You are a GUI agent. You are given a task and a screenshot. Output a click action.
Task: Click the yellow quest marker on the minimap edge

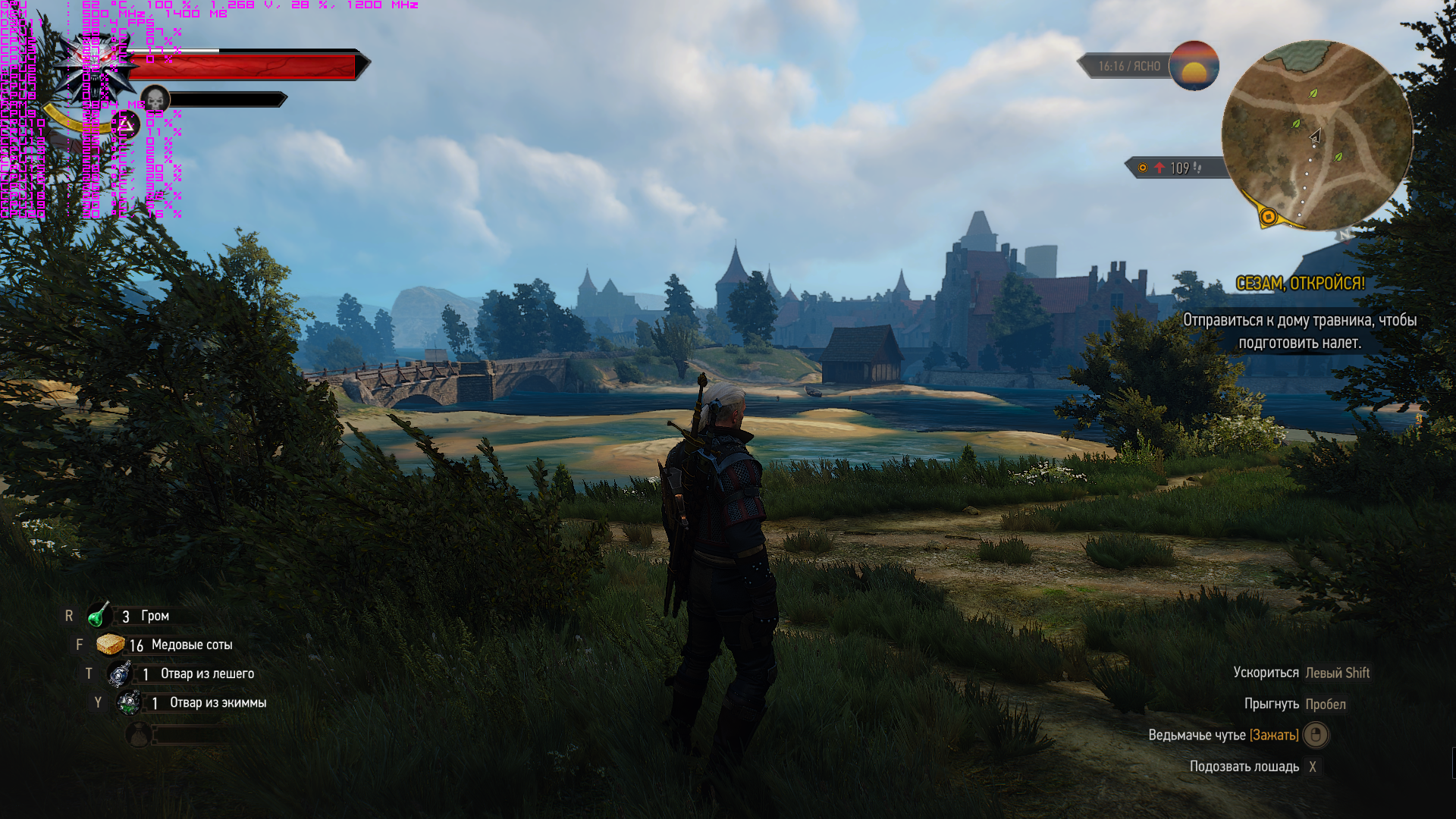click(1268, 217)
